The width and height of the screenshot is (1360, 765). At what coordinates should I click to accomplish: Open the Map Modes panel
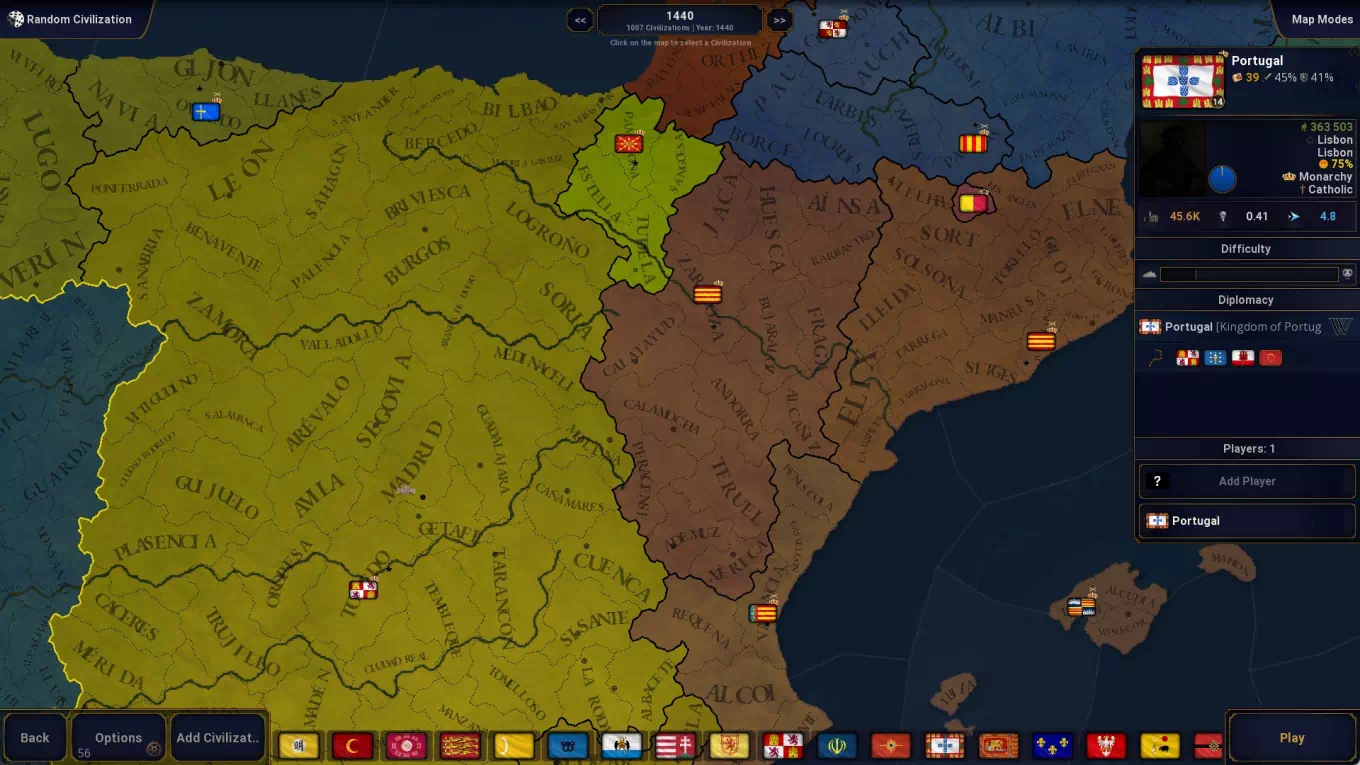pyautogui.click(x=1320, y=19)
